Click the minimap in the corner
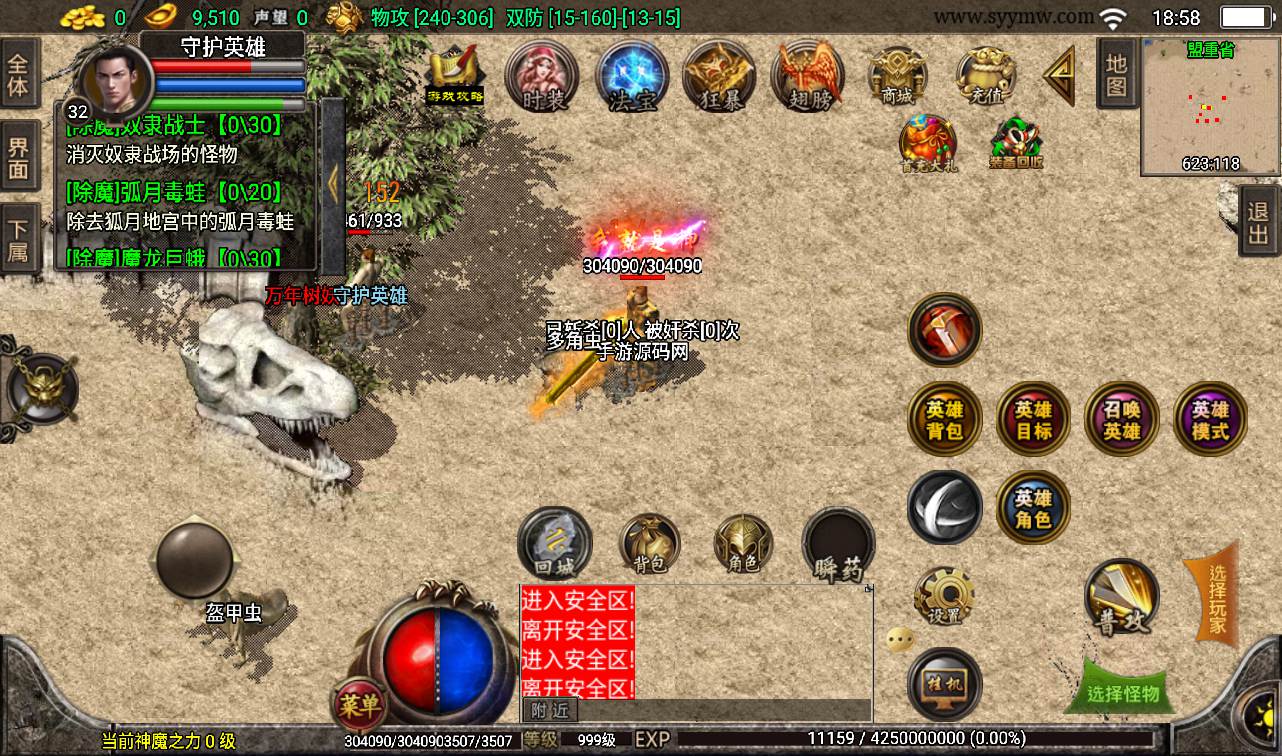The image size is (1282, 756). pyautogui.click(x=1210, y=106)
